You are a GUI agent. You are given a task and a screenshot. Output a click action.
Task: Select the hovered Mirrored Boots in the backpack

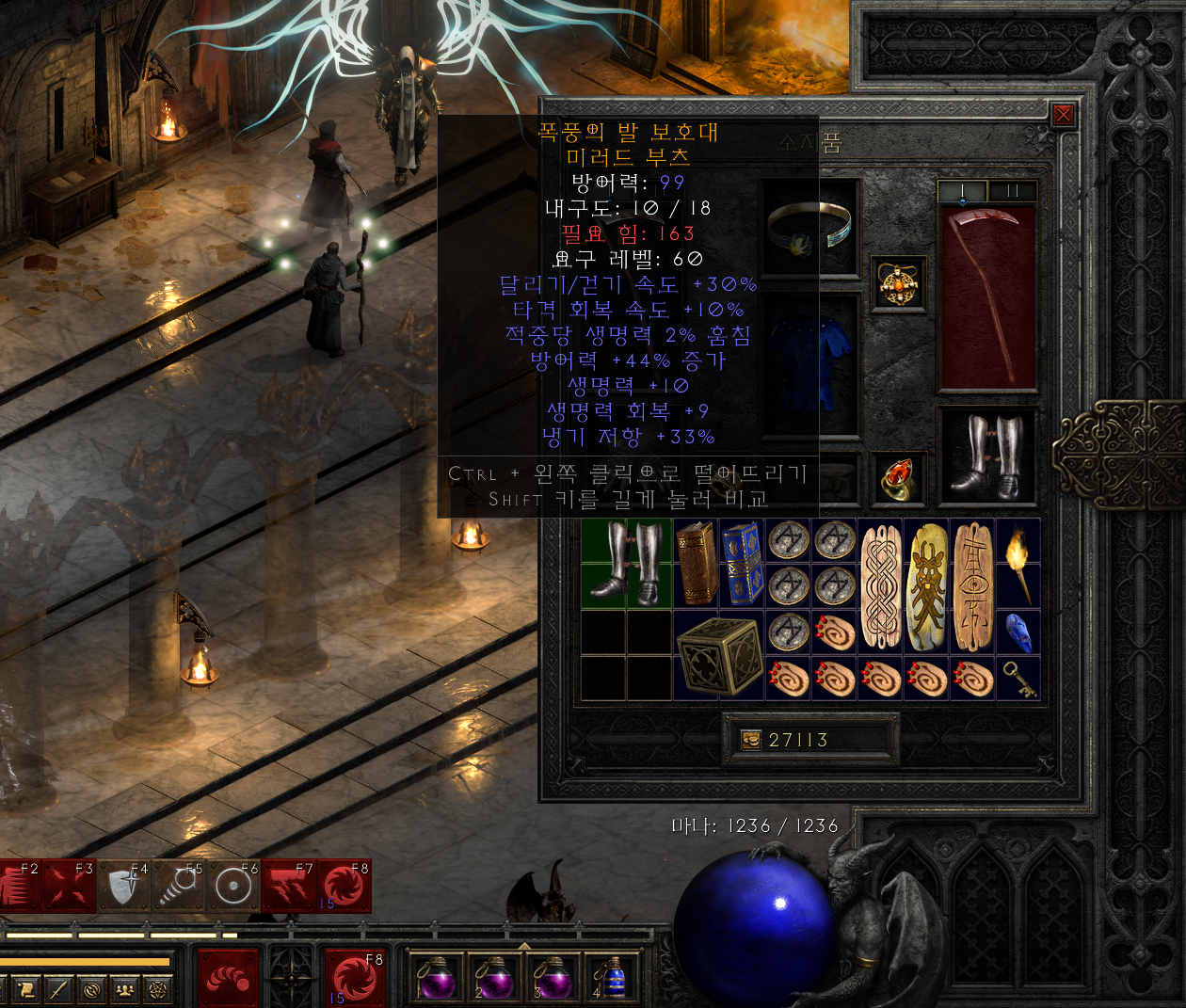pos(627,563)
